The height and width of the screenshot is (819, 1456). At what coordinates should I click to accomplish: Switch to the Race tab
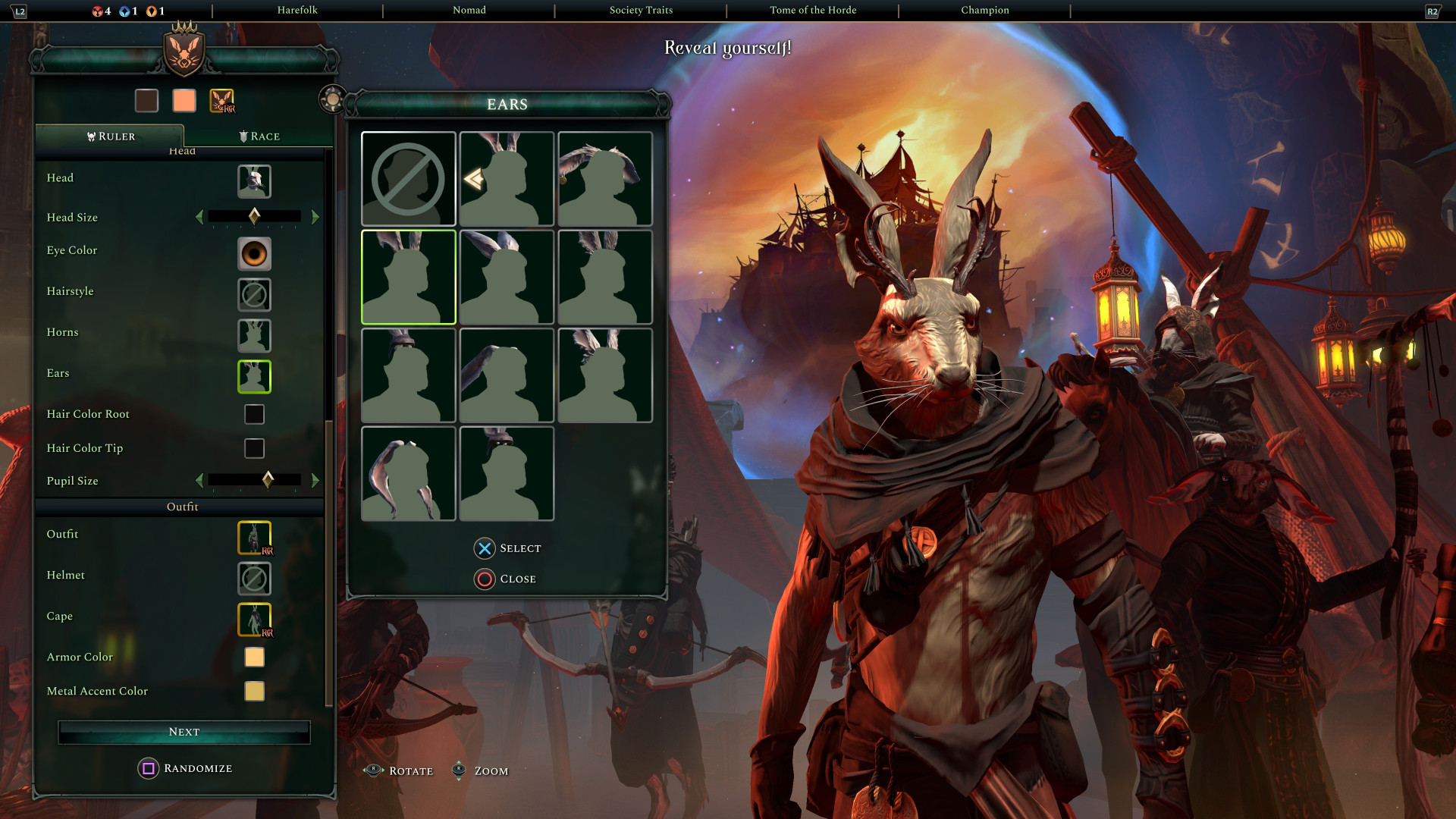tap(259, 136)
